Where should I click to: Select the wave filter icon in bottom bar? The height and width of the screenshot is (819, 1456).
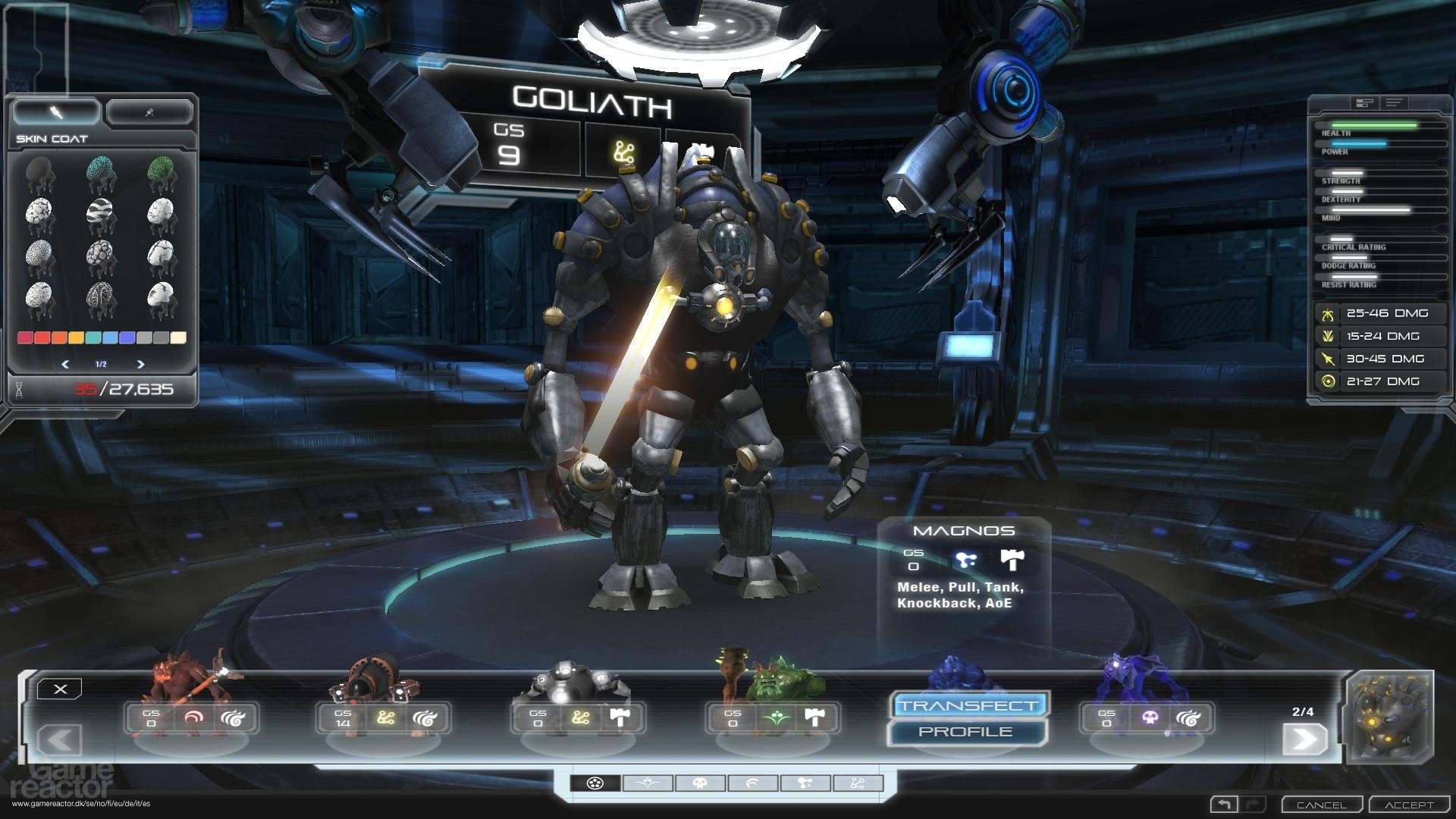(754, 783)
